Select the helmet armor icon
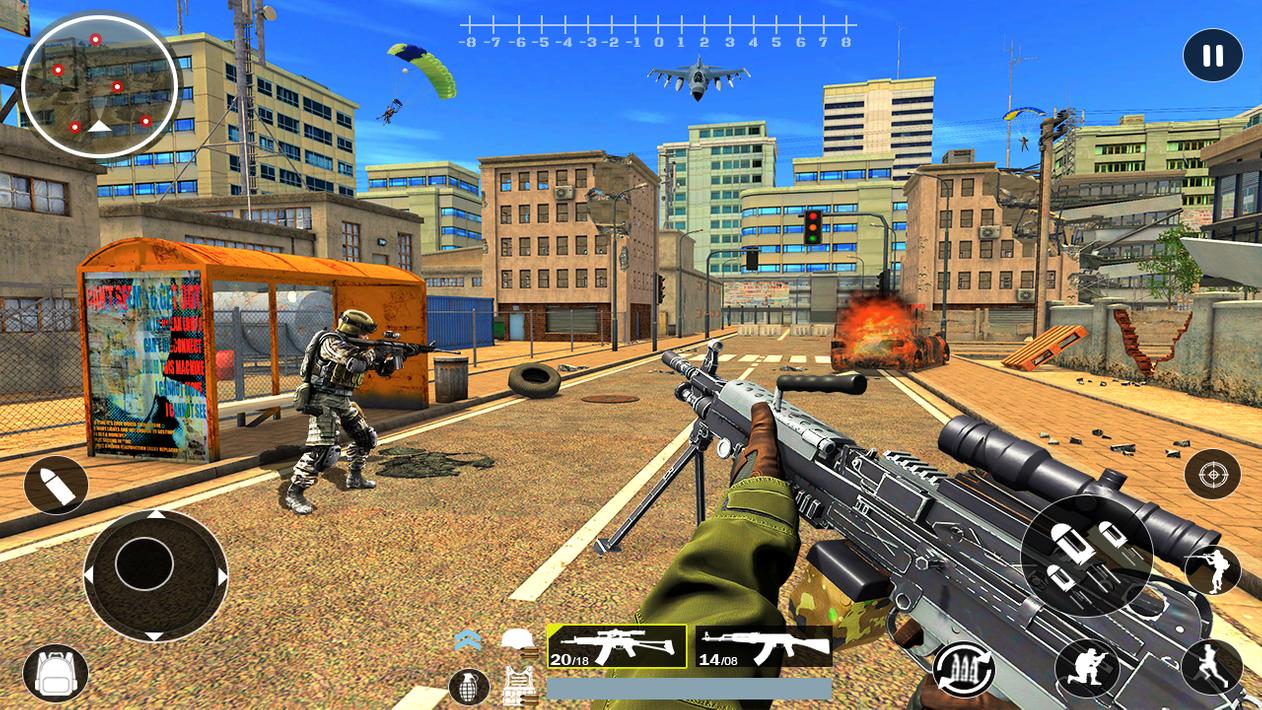This screenshot has width=1262, height=710. [x=518, y=641]
